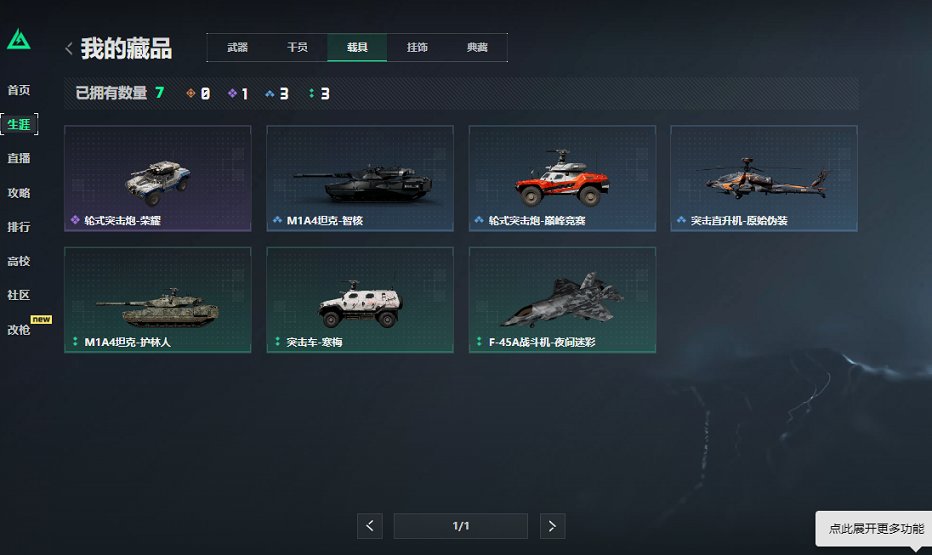Select the 突击直升机-原始伪装 helicopter card

coord(764,178)
